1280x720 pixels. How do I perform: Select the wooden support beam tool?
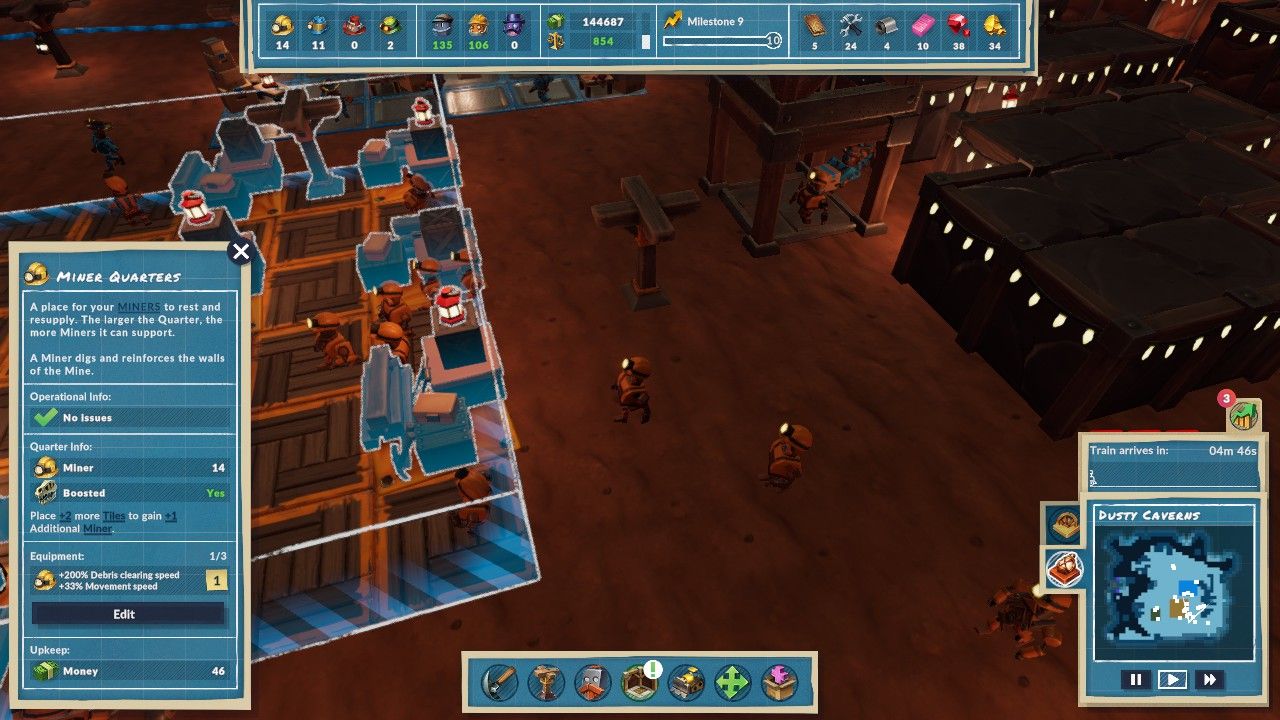point(546,684)
